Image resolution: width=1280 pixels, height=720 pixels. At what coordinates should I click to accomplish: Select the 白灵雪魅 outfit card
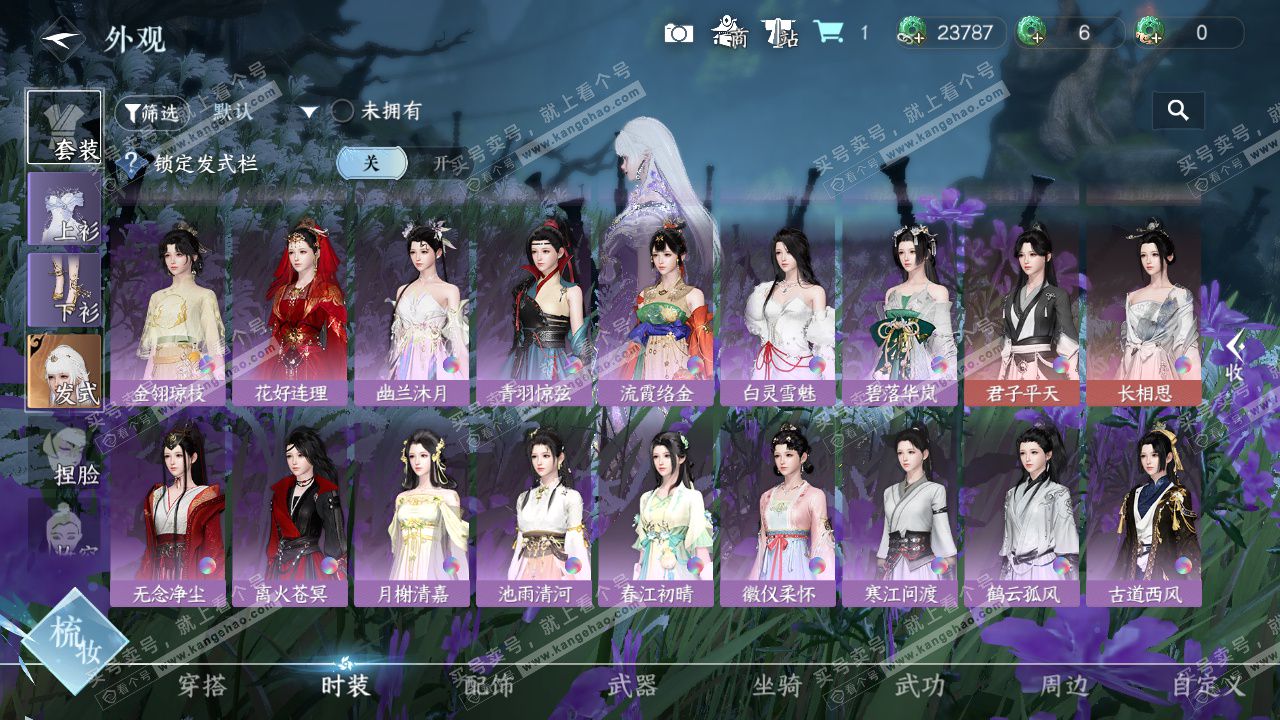point(780,312)
